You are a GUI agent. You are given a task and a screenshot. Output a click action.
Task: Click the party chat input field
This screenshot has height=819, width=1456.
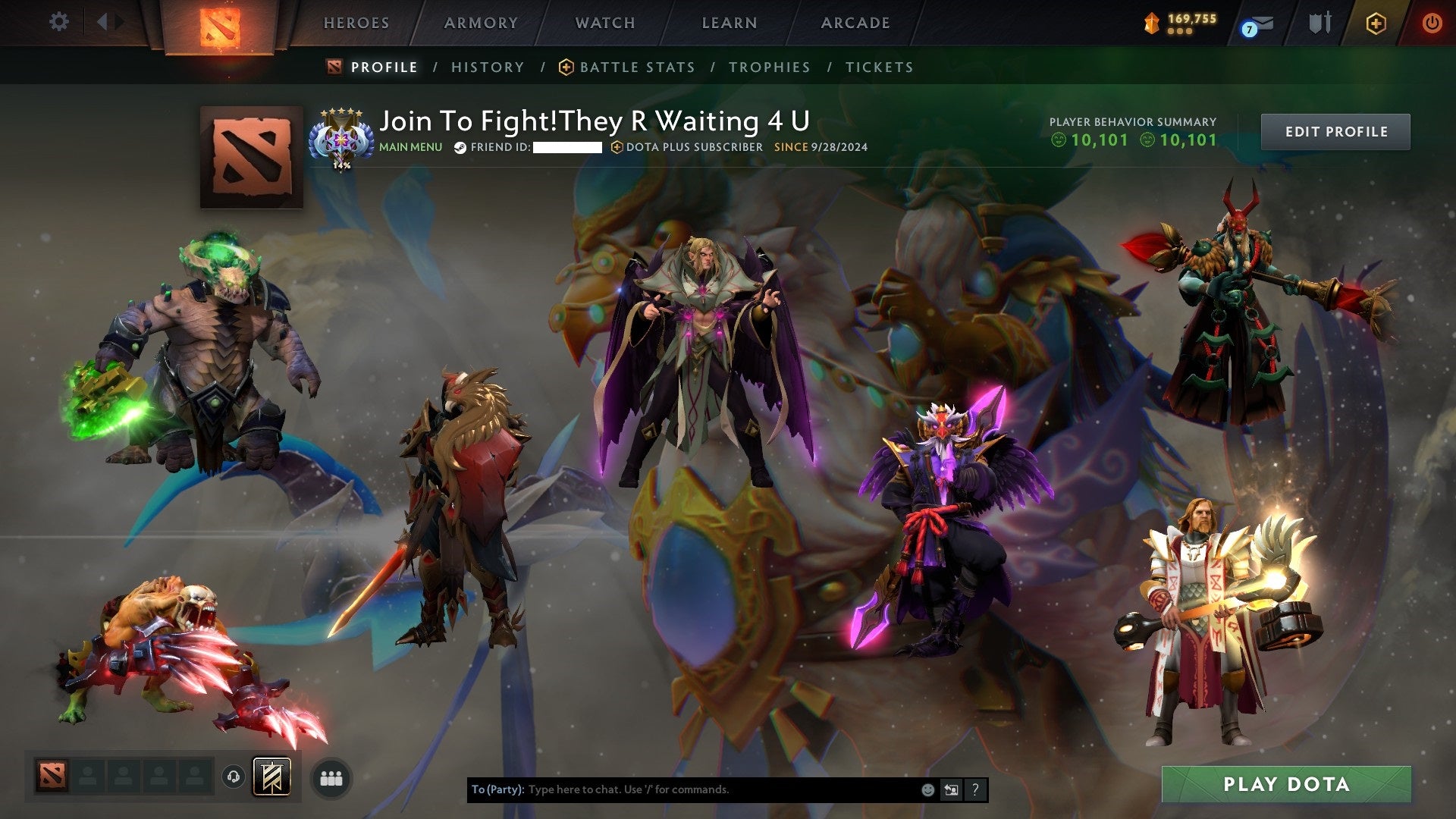coord(682,789)
